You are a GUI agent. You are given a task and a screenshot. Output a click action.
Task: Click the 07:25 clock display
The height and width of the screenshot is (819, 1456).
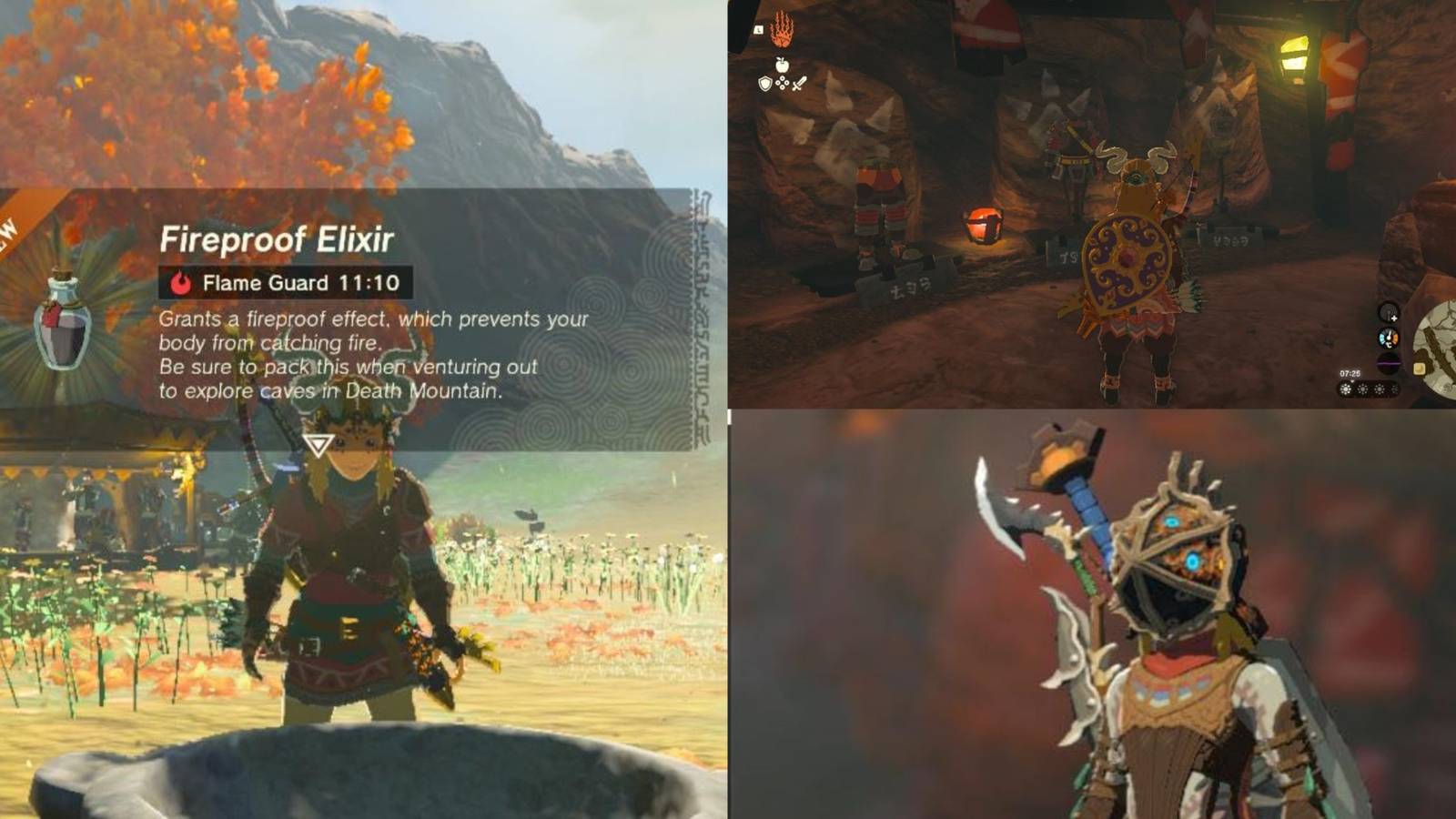point(1350,373)
